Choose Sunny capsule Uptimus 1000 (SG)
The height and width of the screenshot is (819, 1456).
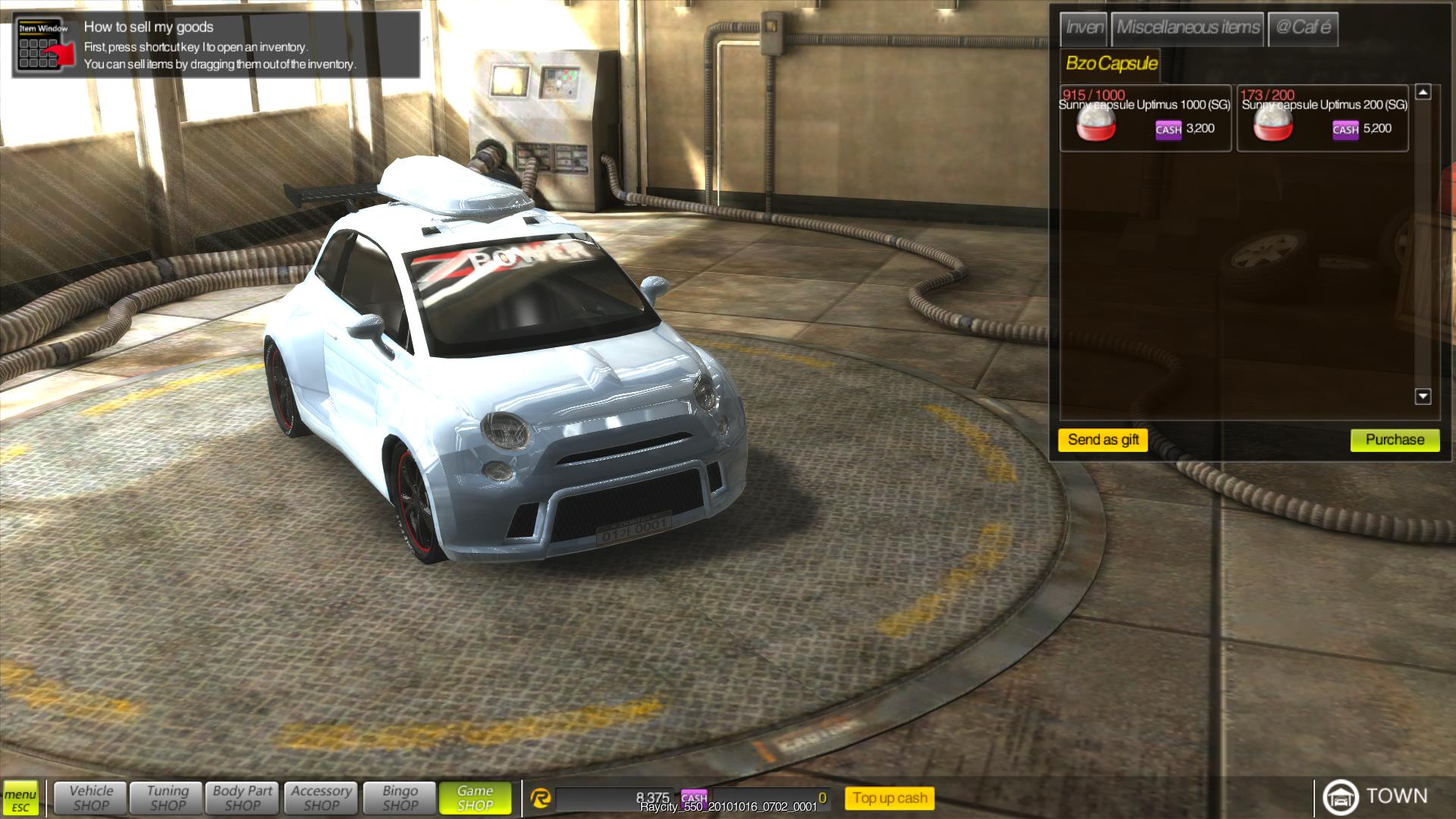tap(1145, 119)
